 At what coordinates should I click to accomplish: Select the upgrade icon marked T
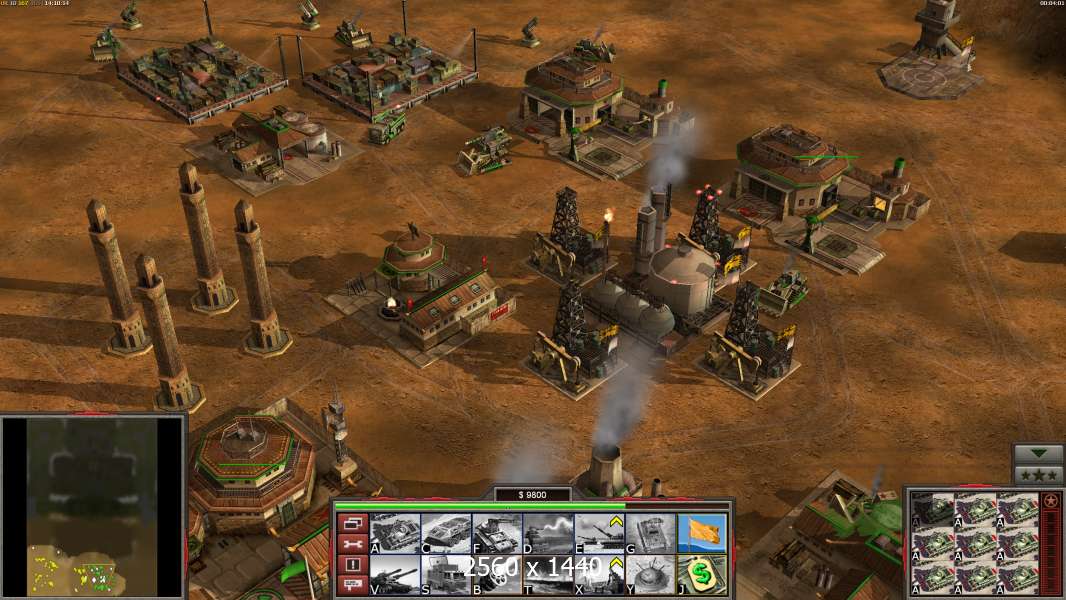[x=548, y=575]
